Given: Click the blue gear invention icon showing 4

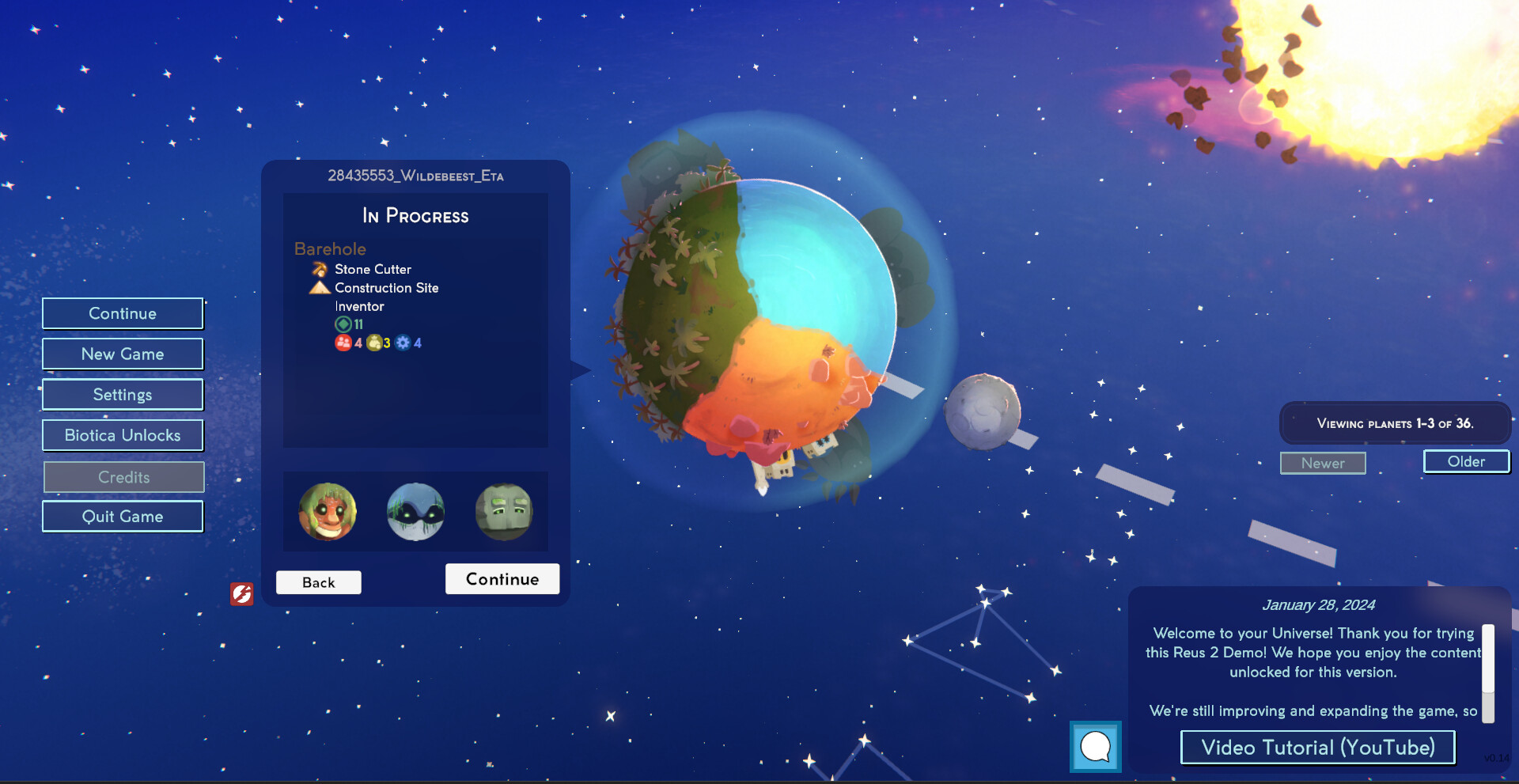Looking at the screenshot, I should pos(403,343).
